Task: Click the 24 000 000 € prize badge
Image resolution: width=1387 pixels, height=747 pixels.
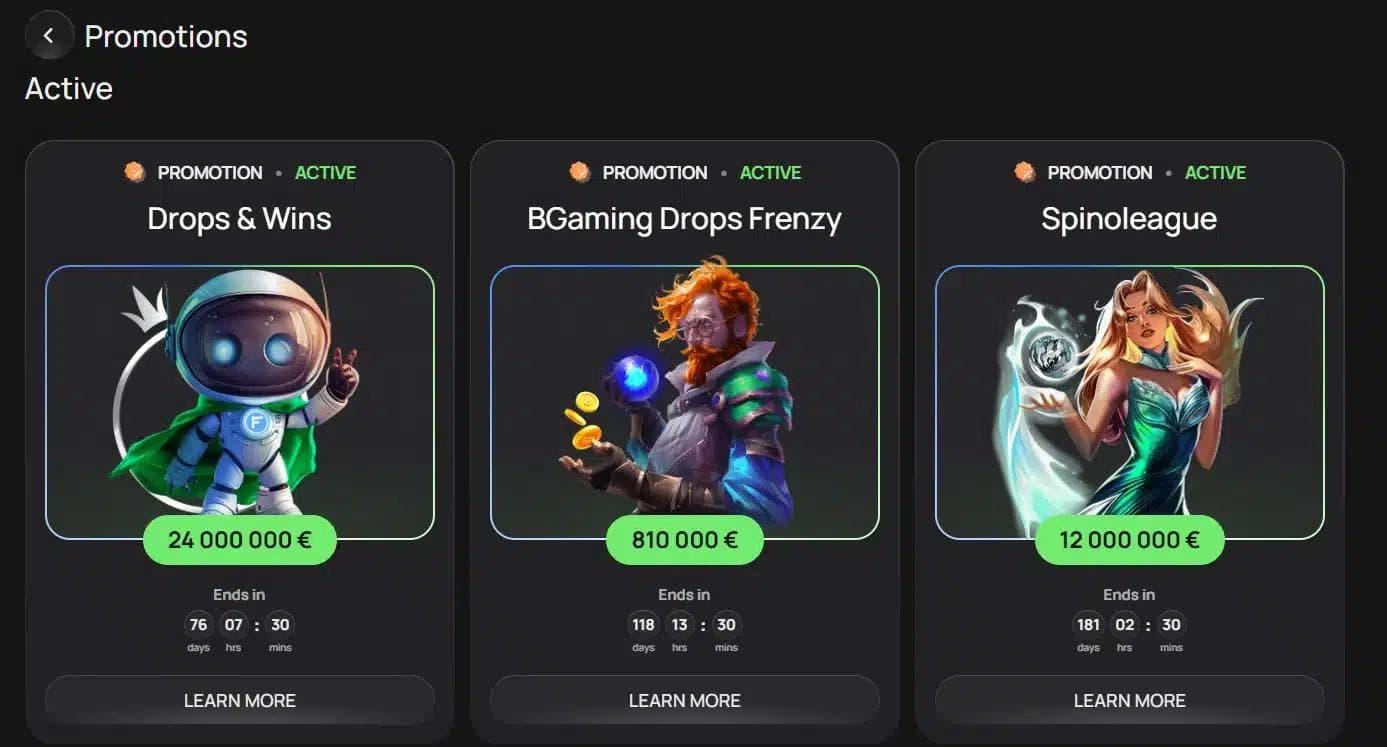Action: tap(240, 540)
